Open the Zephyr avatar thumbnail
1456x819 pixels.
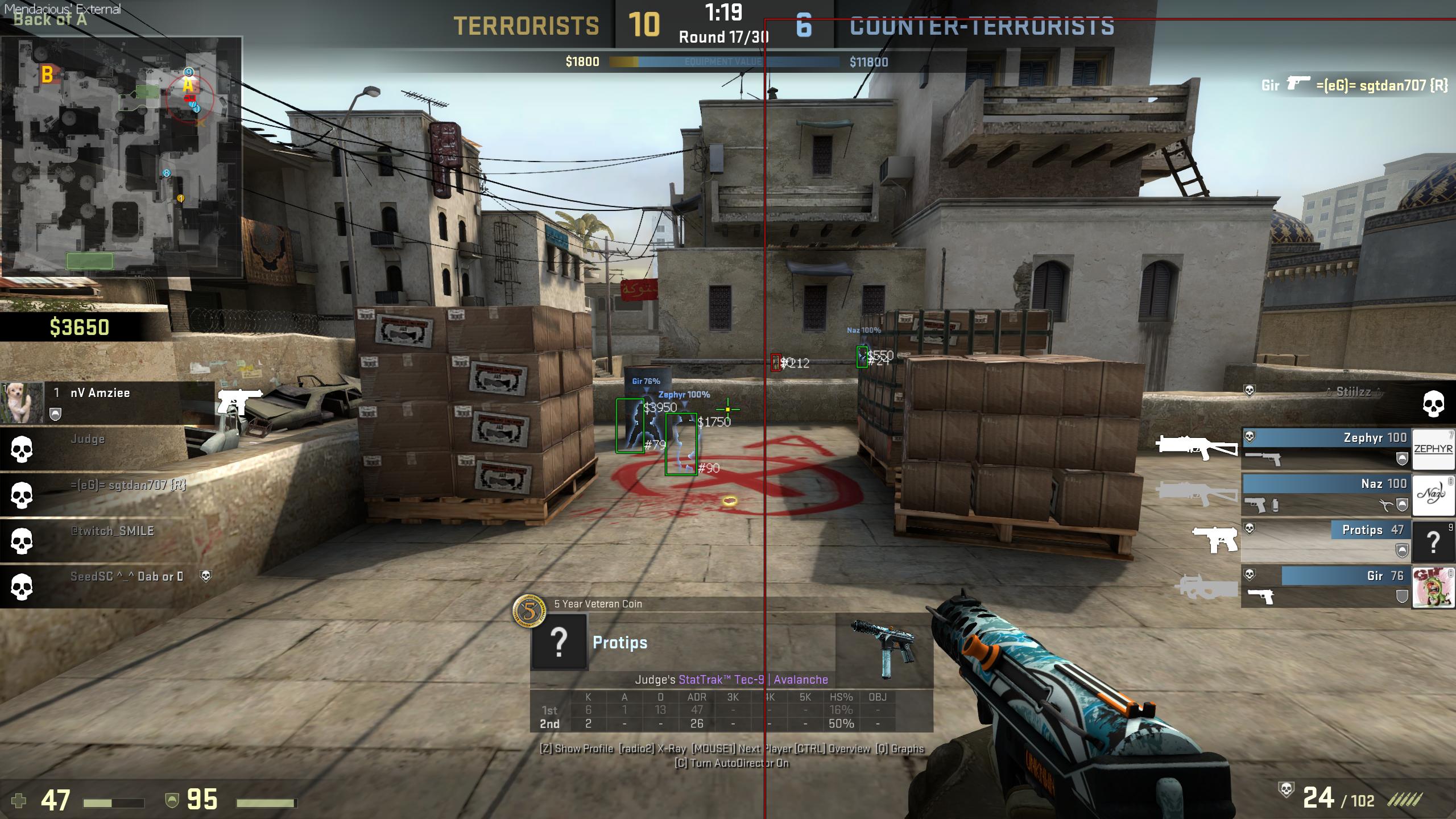pos(1433,449)
